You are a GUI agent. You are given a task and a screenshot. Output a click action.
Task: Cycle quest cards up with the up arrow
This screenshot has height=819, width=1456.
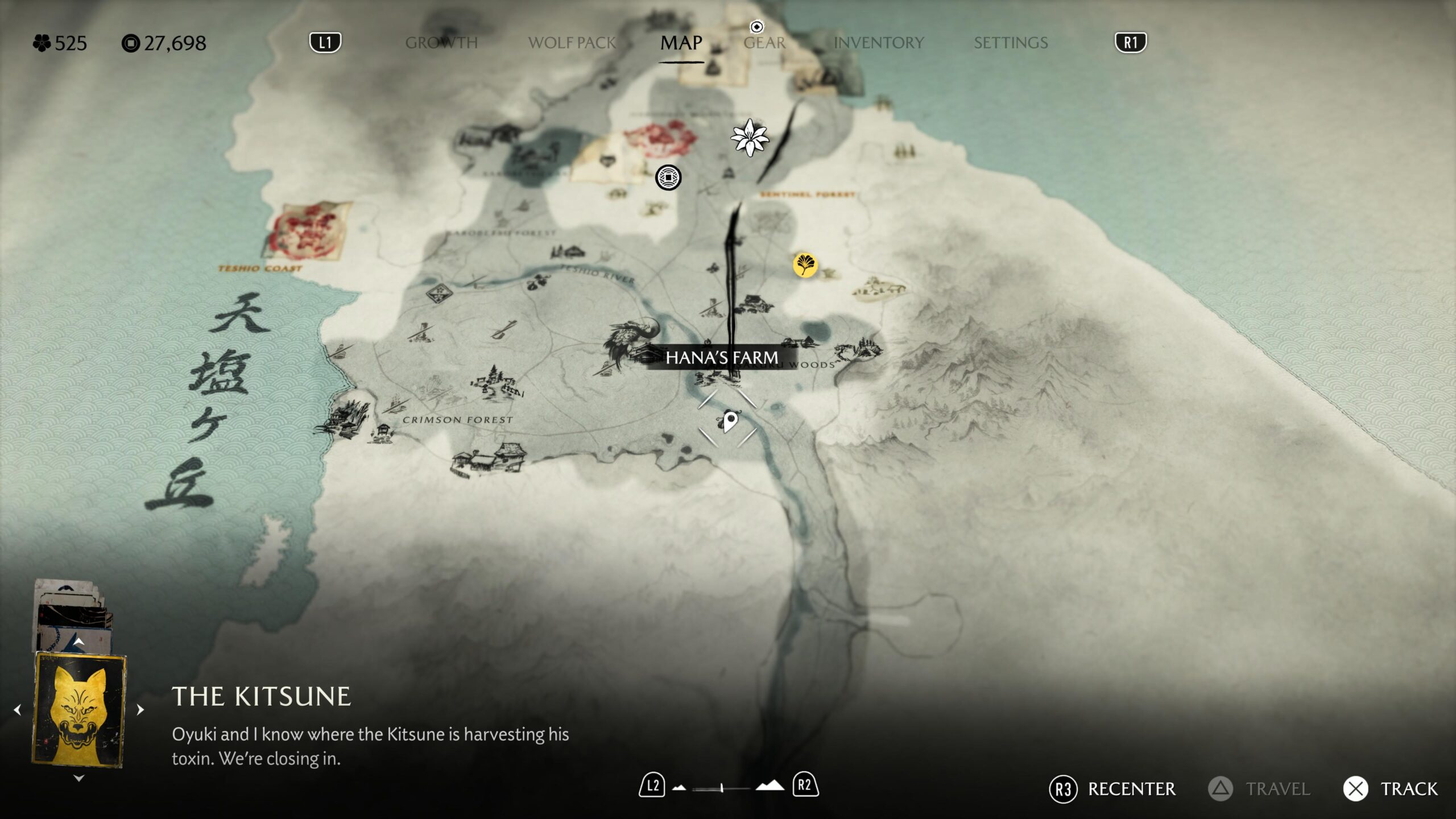pos(79,642)
